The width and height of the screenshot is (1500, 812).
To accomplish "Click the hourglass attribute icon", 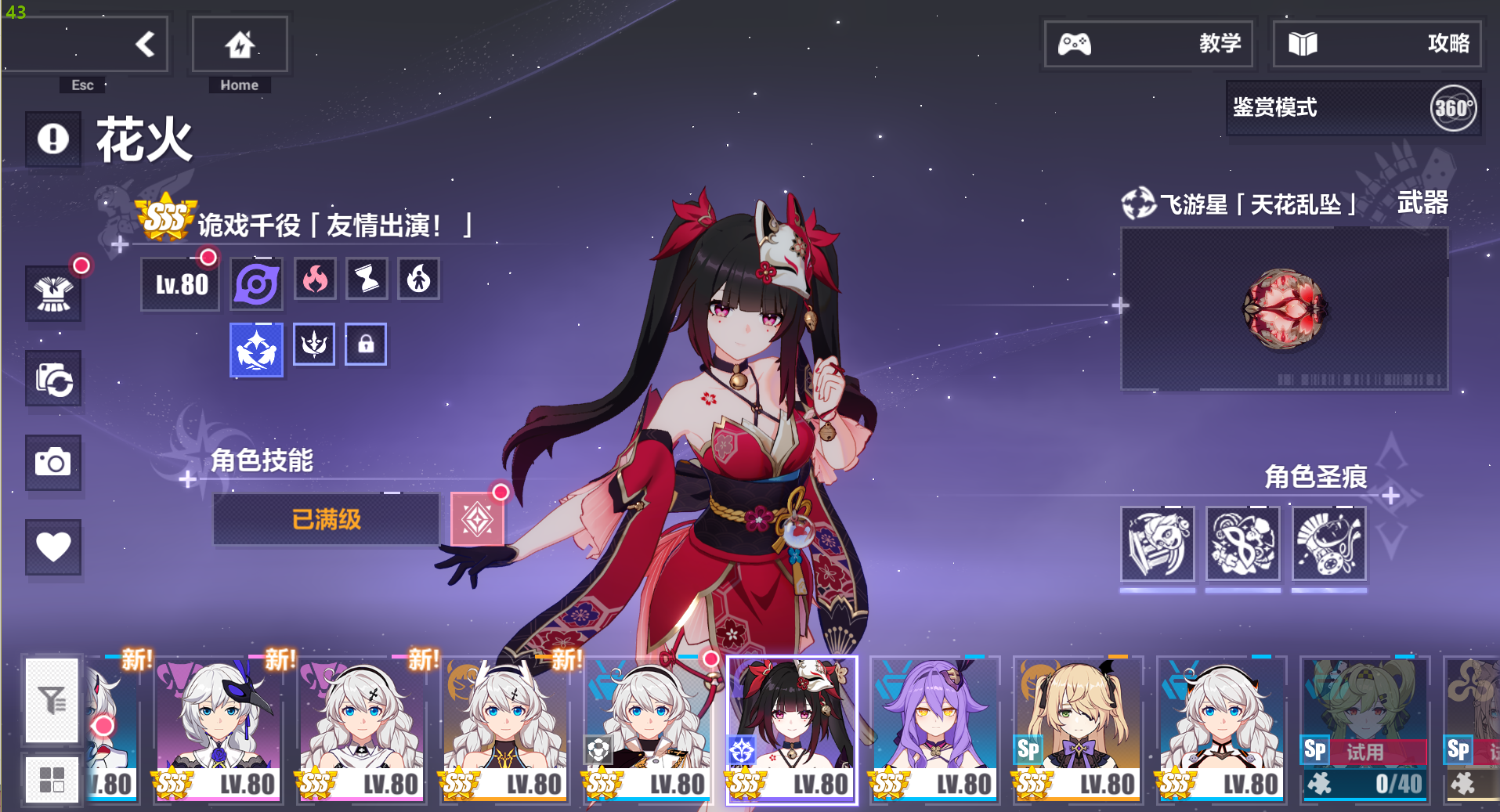I will coord(366,278).
